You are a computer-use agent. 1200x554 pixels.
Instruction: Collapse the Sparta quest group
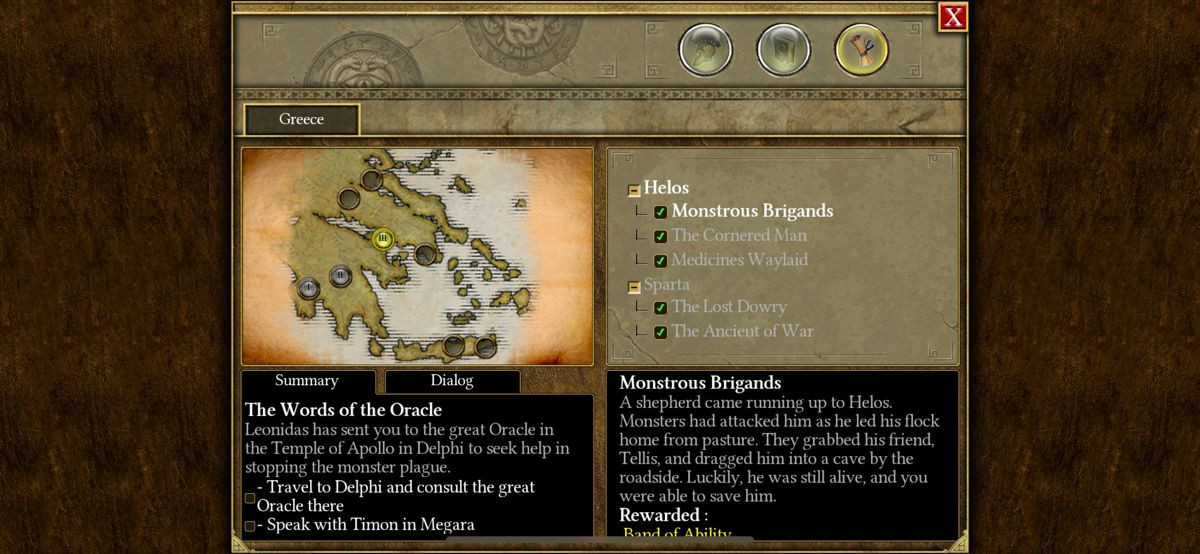[x=634, y=287]
